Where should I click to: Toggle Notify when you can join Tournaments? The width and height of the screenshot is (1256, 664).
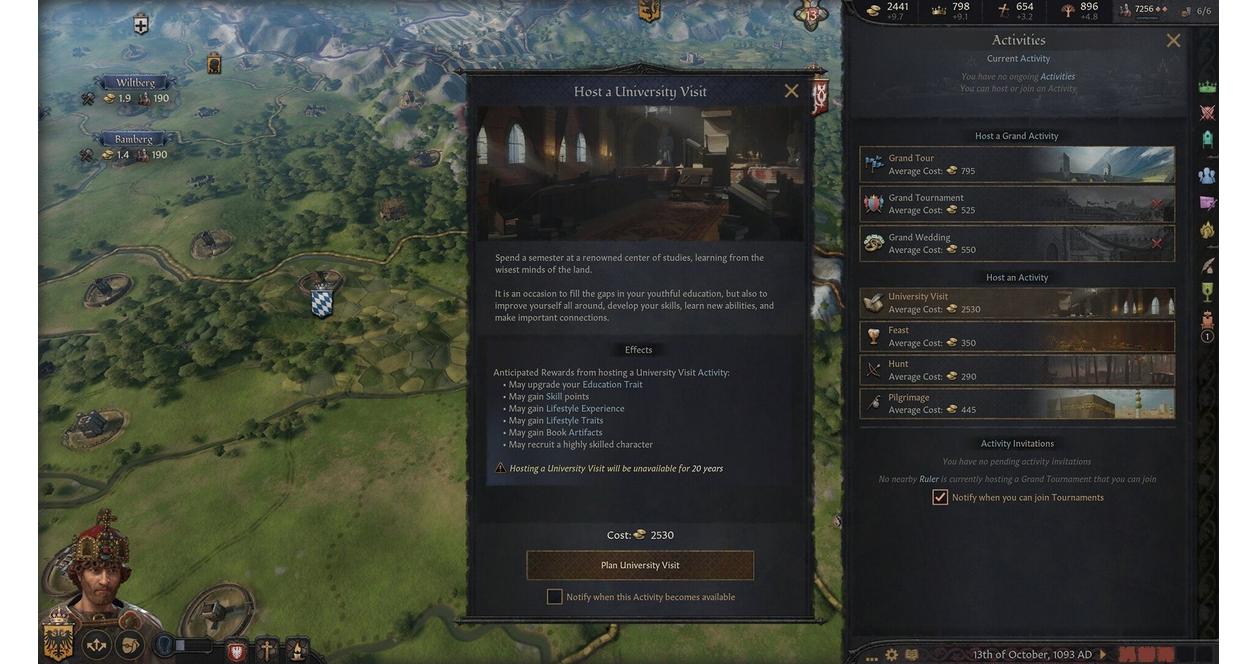[x=940, y=497]
